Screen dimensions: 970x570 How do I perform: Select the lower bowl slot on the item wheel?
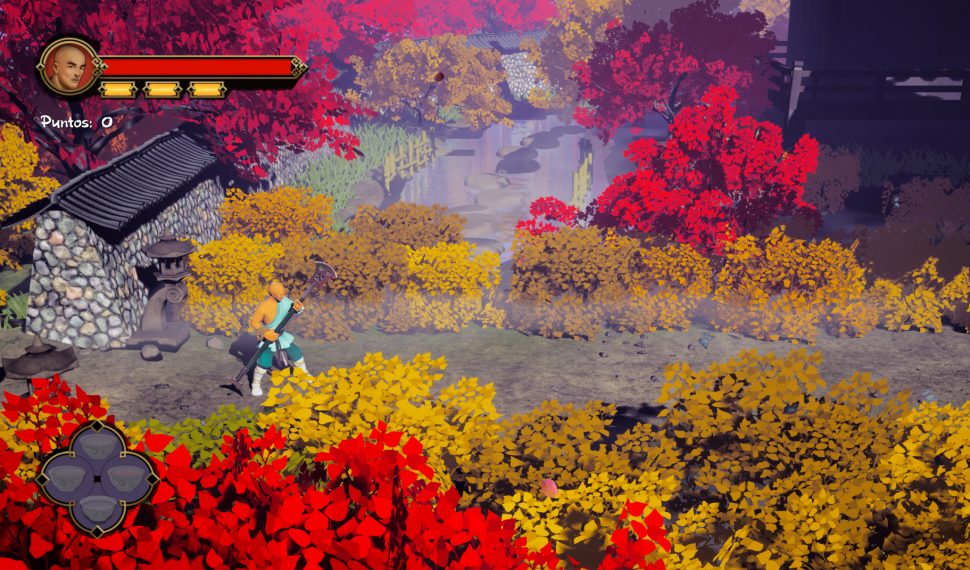[97, 507]
